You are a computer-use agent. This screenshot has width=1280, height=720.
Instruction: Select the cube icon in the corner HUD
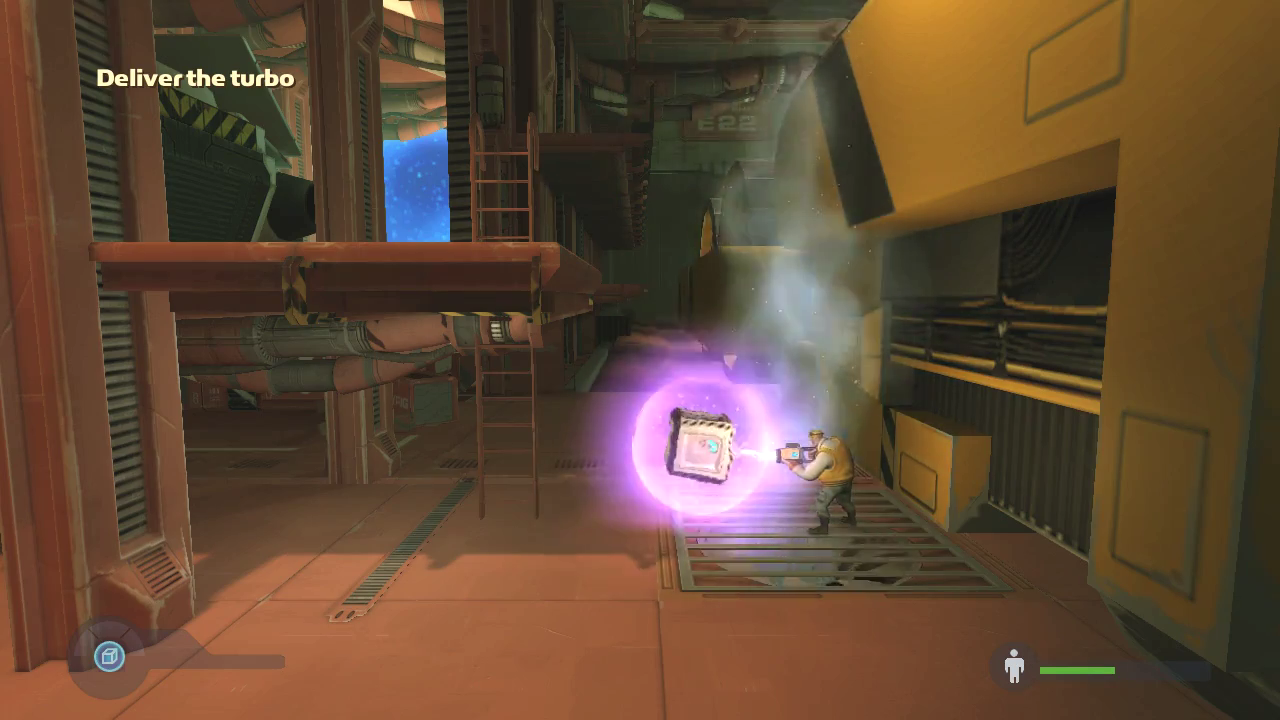109,657
